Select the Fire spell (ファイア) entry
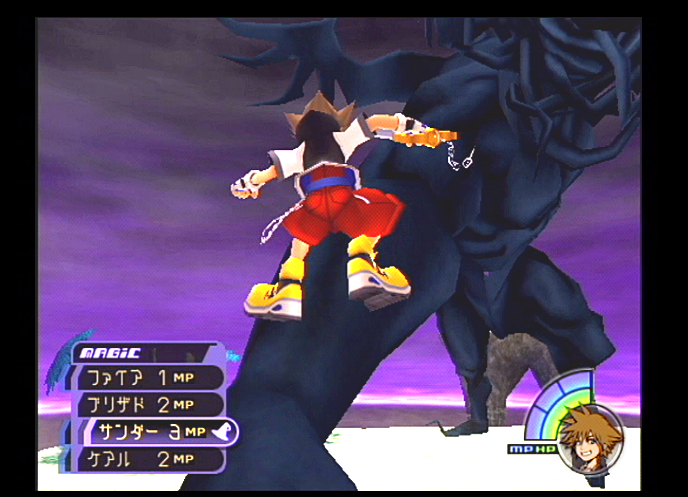Viewport: 688px width, 497px height. click(x=145, y=378)
